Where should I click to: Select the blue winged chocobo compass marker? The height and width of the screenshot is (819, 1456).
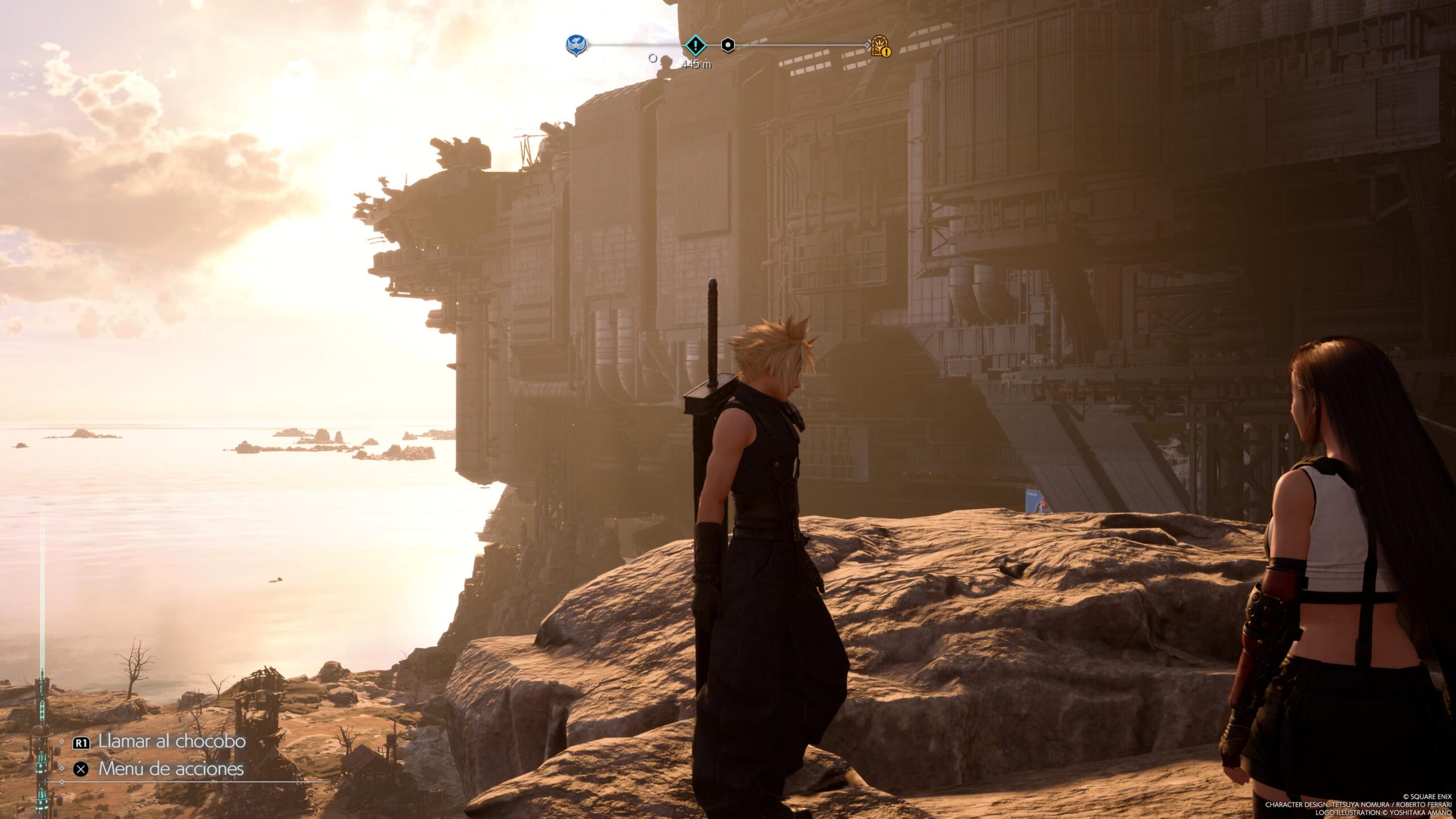[x=576, y=45]
